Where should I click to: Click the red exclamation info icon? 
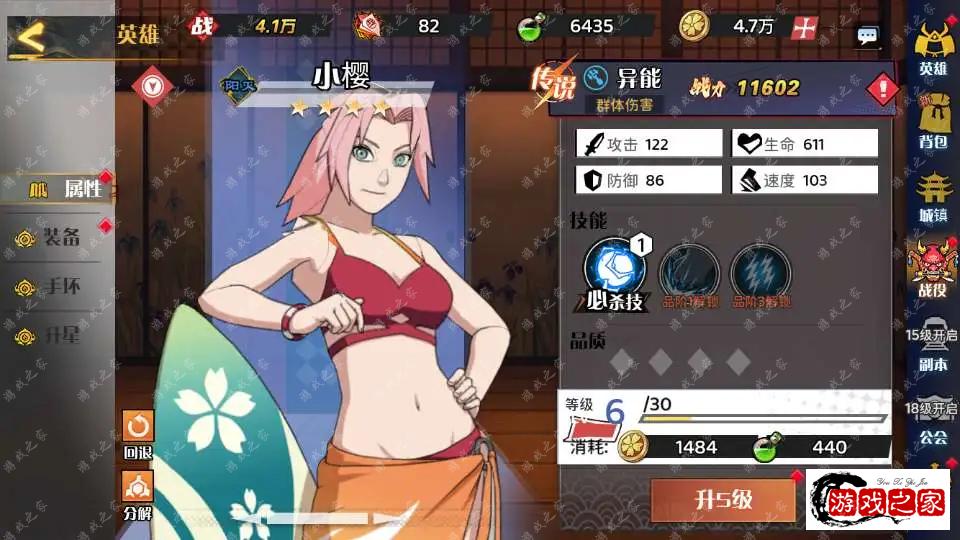click(x=882, y=90)
